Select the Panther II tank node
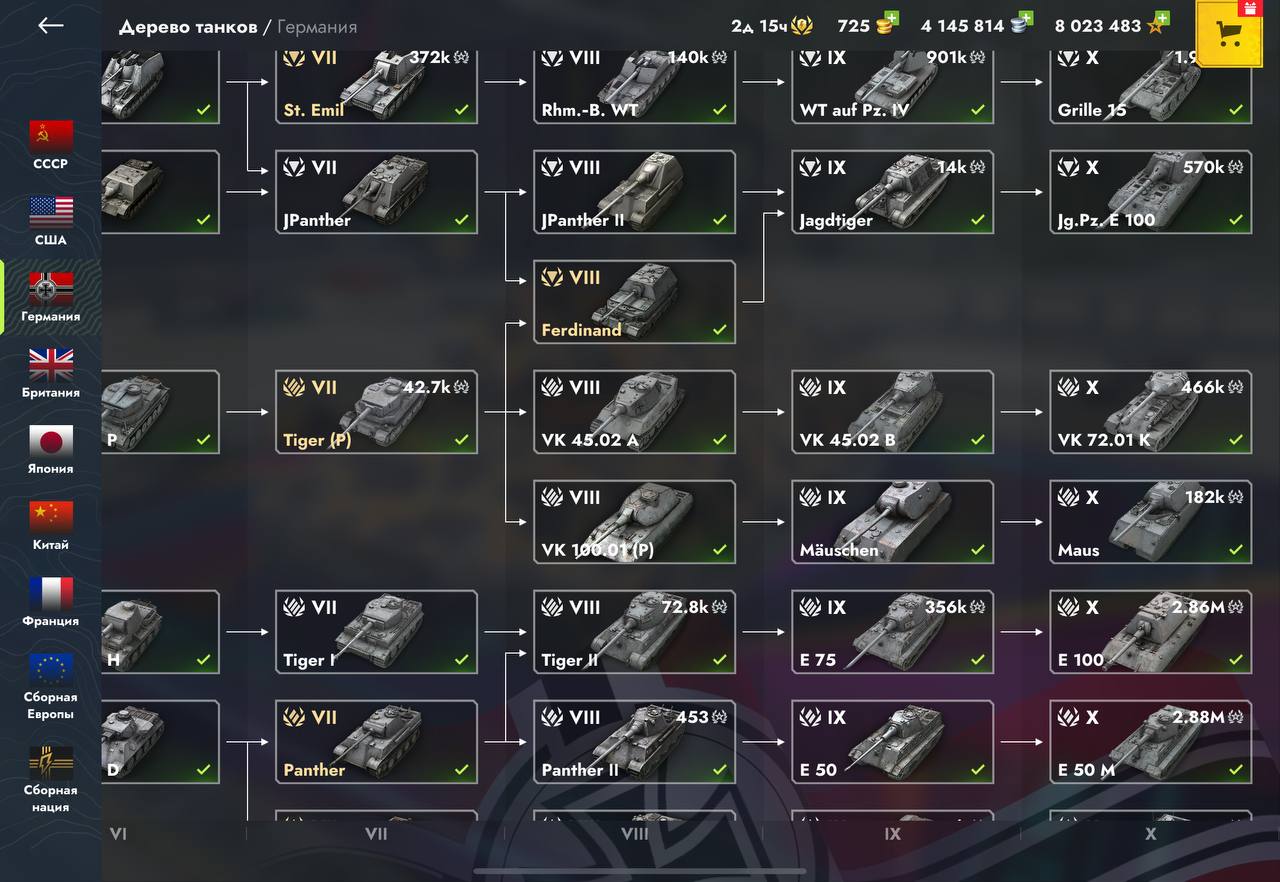1280x882 pixels. pyautogui.click(x=634, y=742)
